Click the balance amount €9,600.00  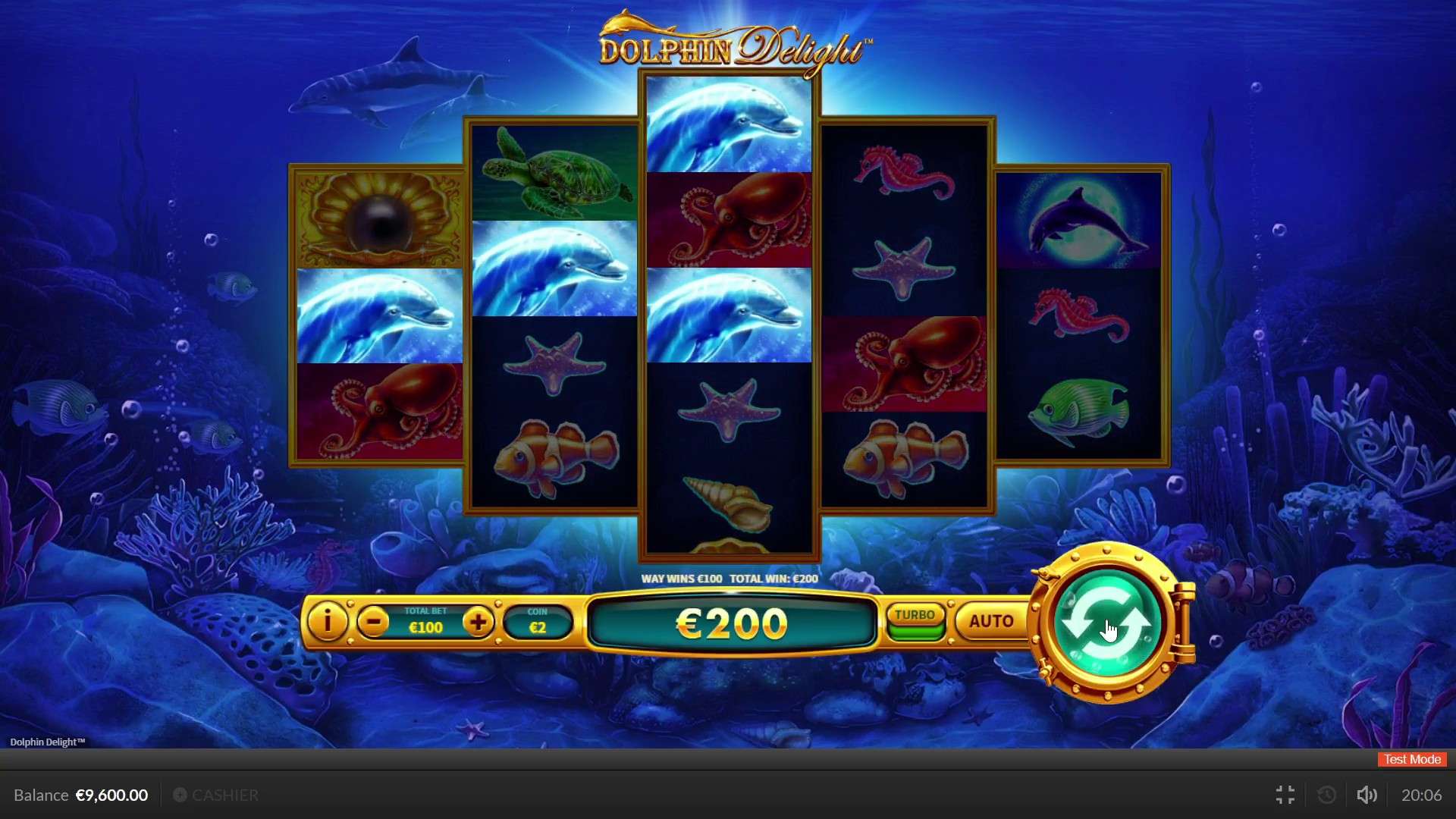coord(111,795)
